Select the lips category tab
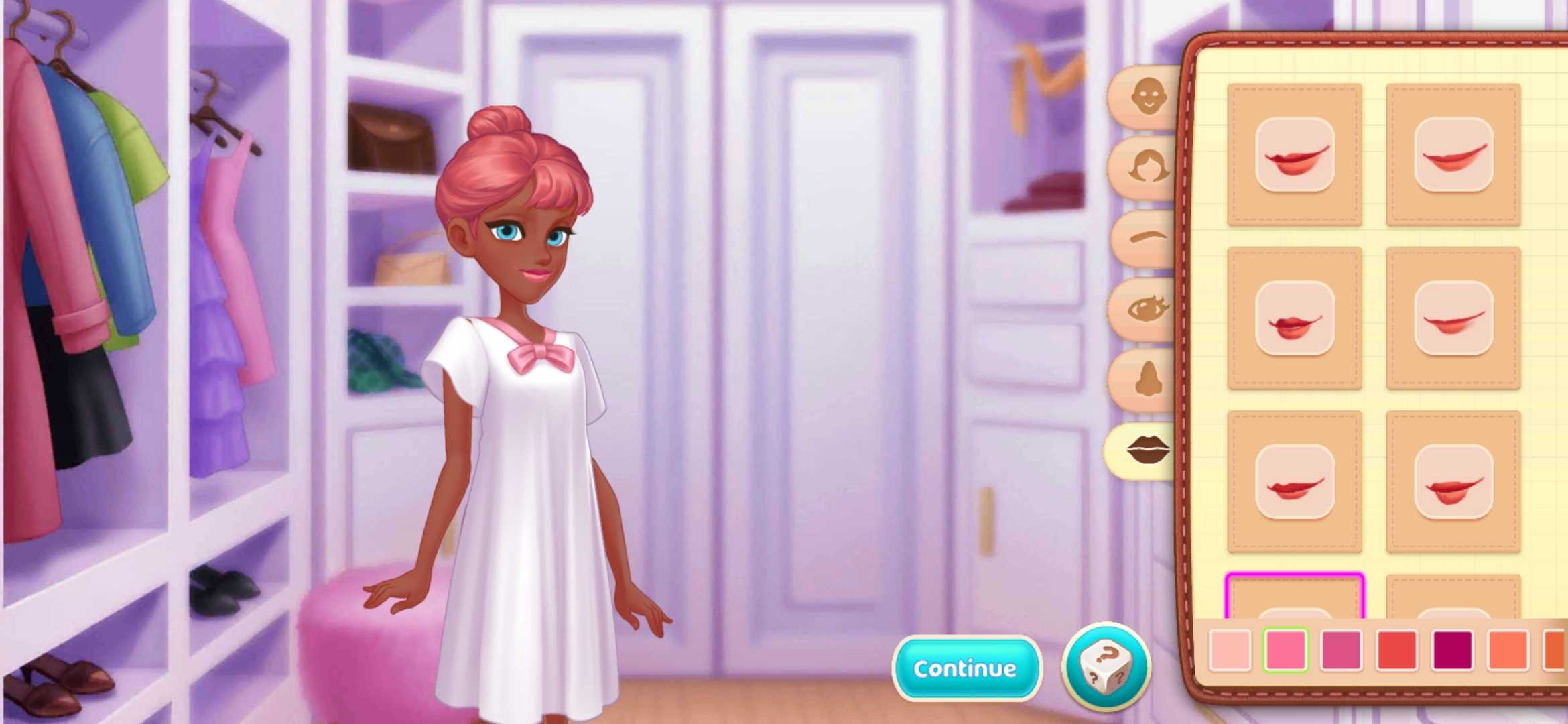This screenshot has height=724, width=1568. (x=1148, y=450)
